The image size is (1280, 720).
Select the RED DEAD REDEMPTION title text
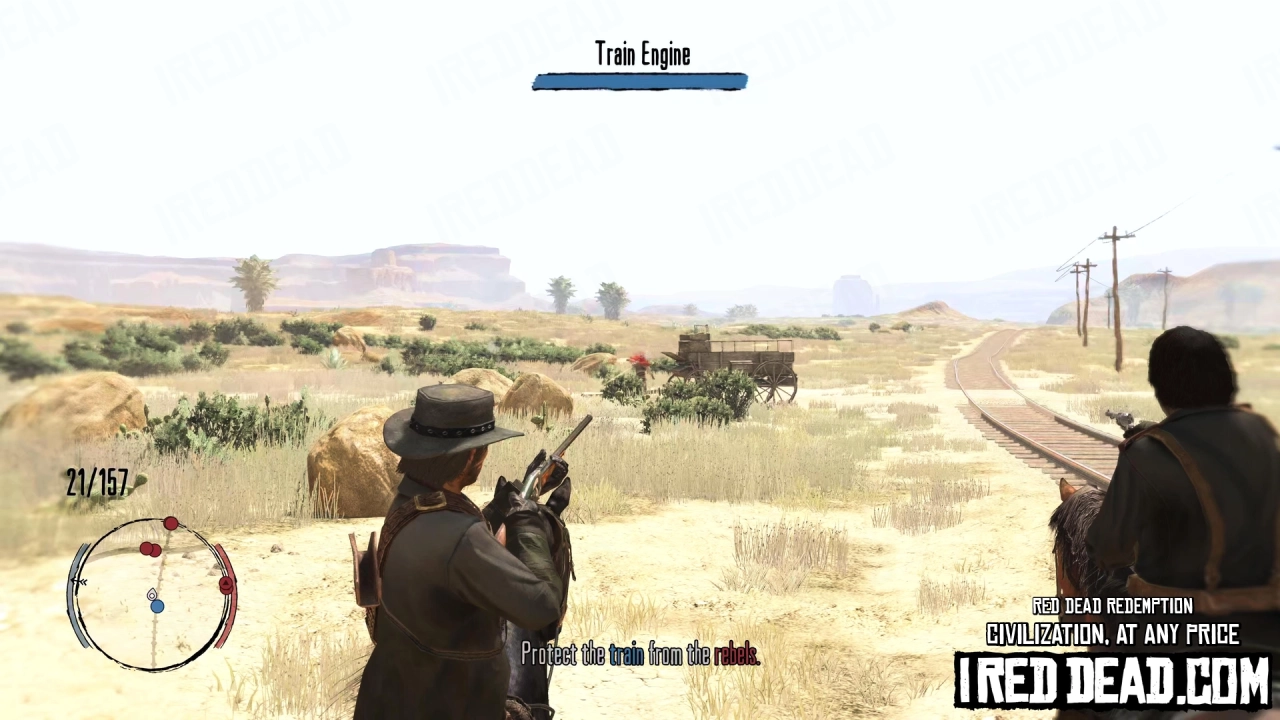(x=1111, y=606)
